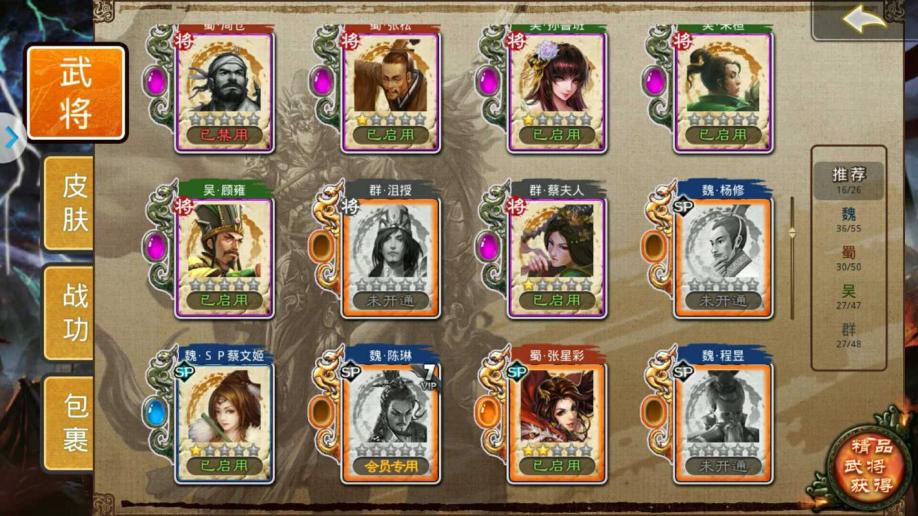This screenshot has width=918, height=516.
Task: Switch to the 武将 tab
Action: (x=76, y=92)
